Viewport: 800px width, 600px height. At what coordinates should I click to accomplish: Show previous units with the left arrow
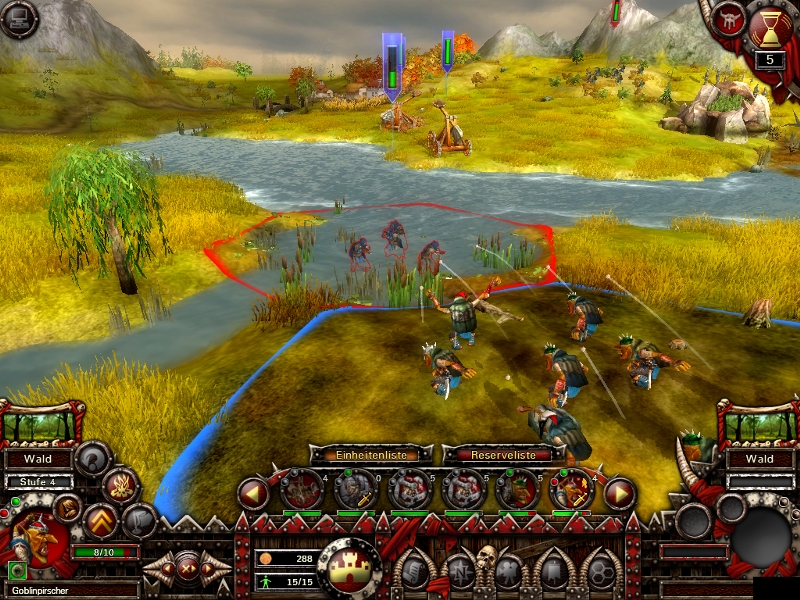click(x=253, y=493)
